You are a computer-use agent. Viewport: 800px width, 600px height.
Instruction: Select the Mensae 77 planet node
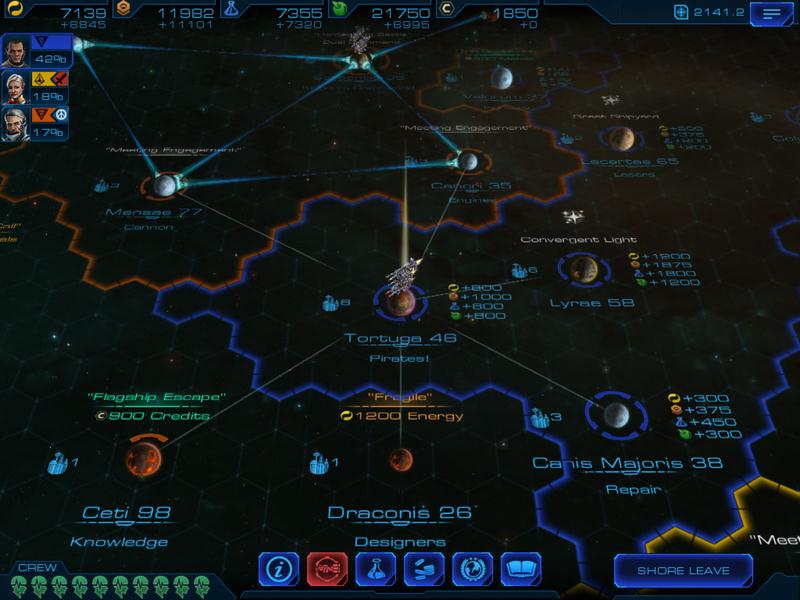click(163, 184)
